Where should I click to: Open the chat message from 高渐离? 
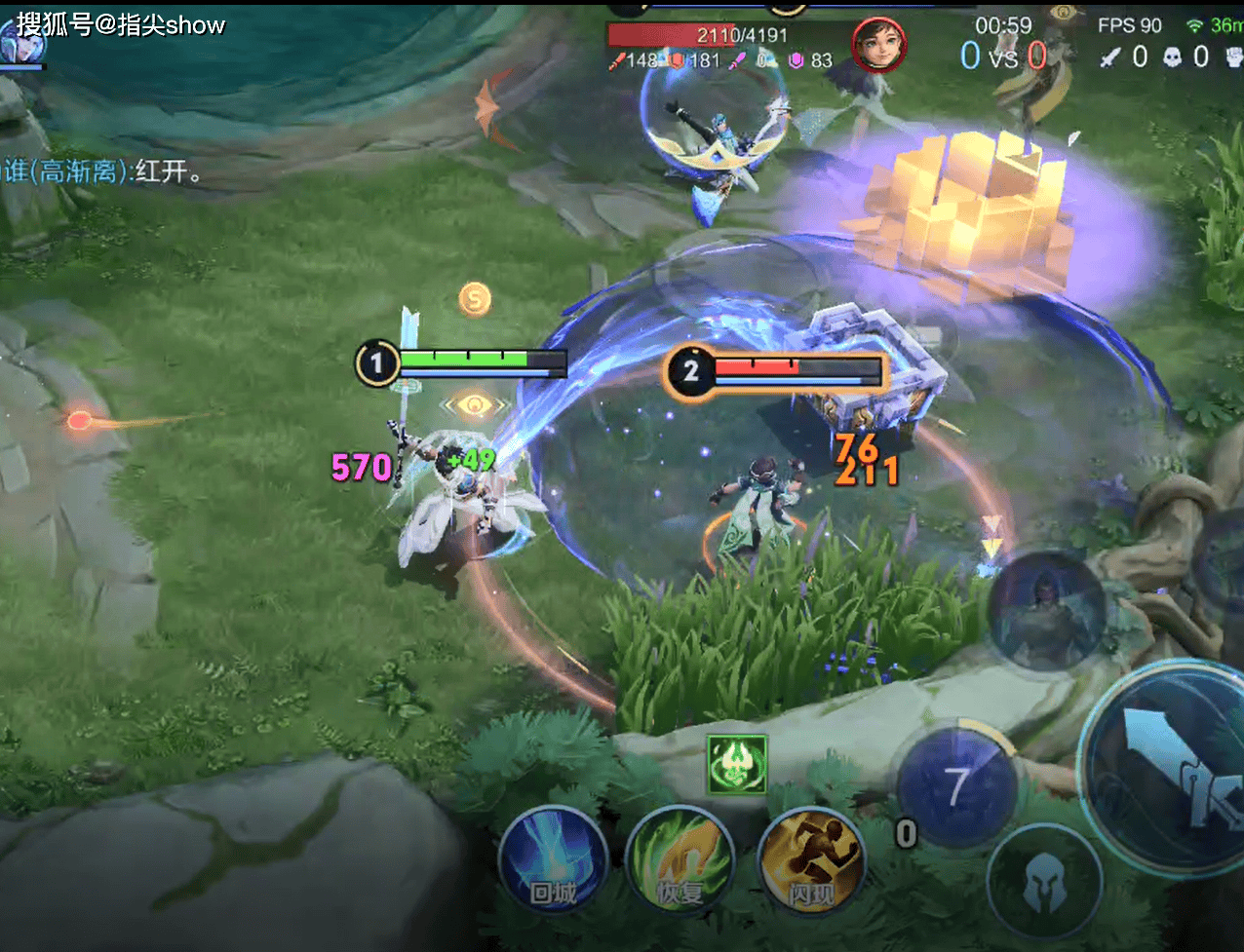(103, 172)
